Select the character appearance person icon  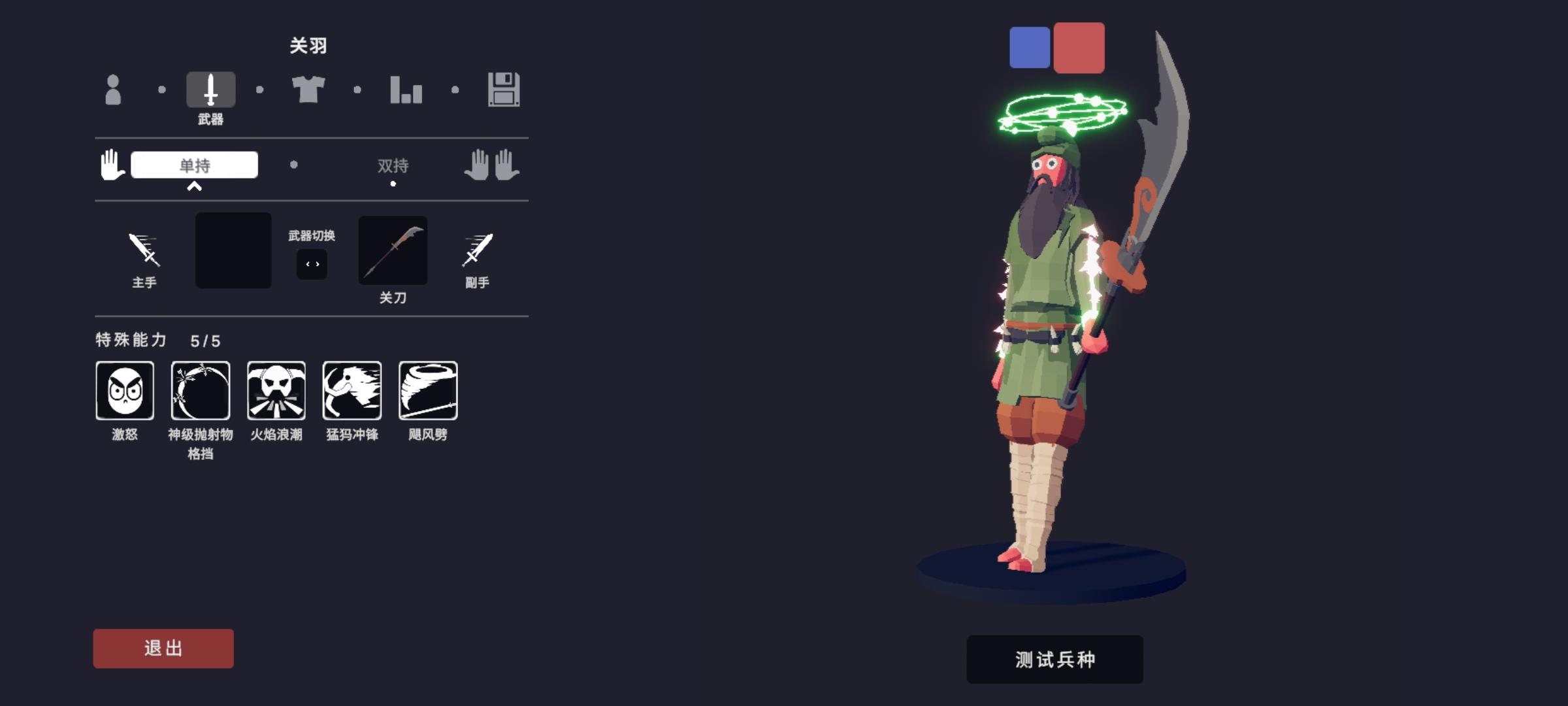[112, 89]
